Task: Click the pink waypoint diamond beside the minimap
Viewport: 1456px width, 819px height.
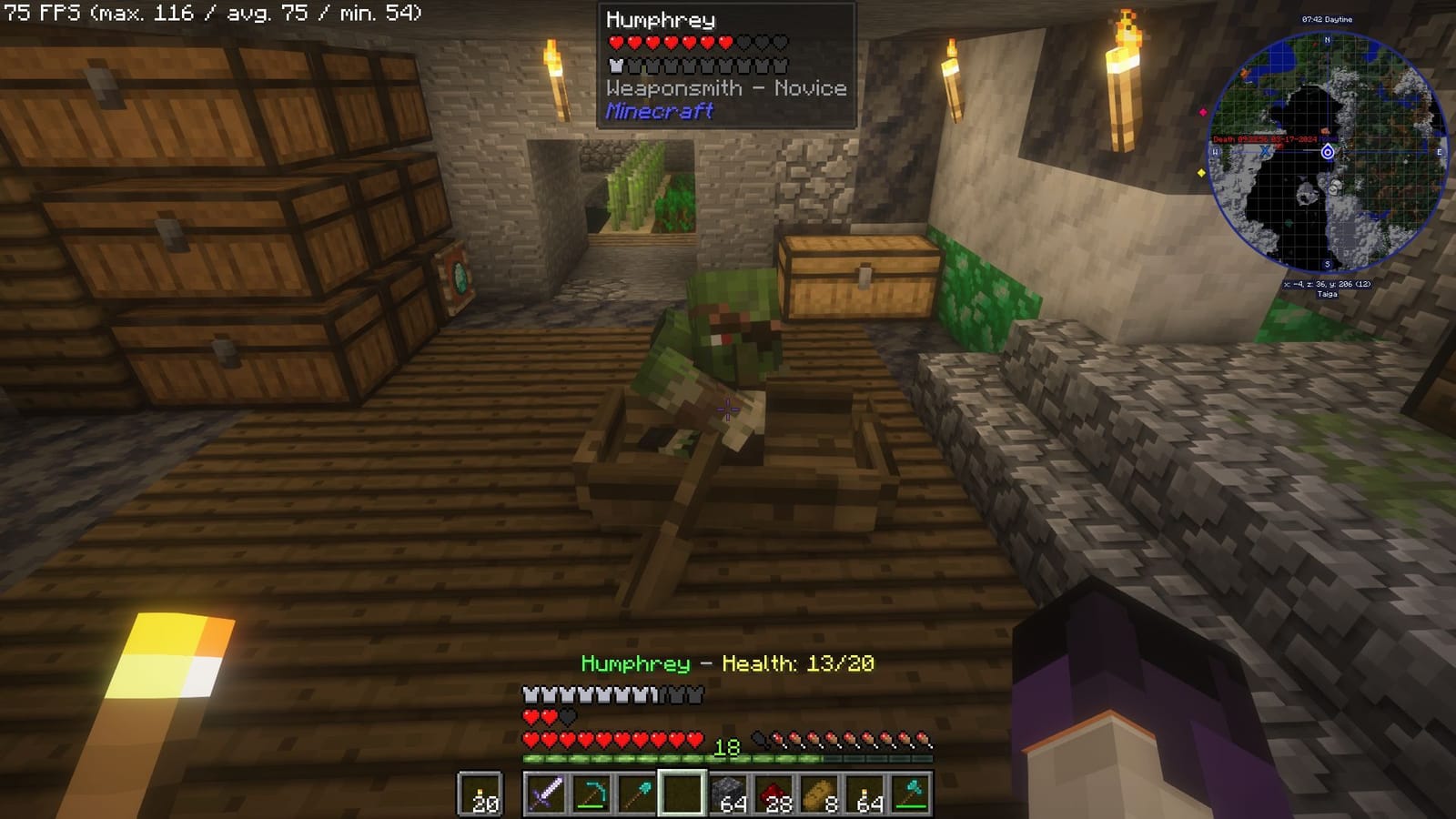Action: (x=1203, y=112)
